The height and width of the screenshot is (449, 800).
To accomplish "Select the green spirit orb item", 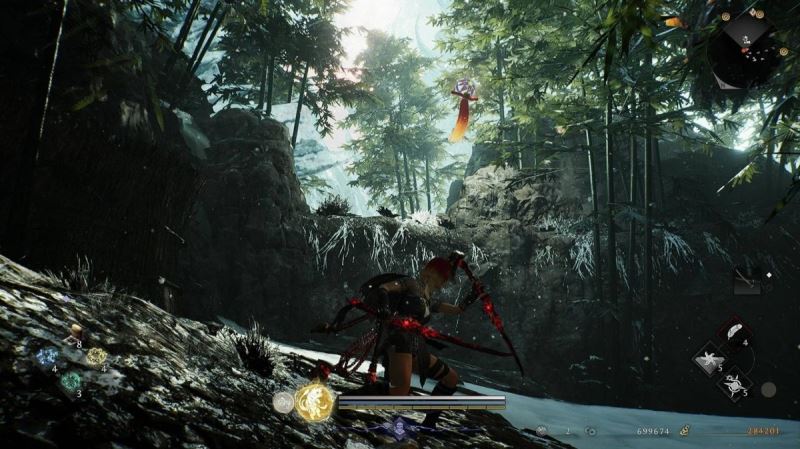I will tap(70, 381).
